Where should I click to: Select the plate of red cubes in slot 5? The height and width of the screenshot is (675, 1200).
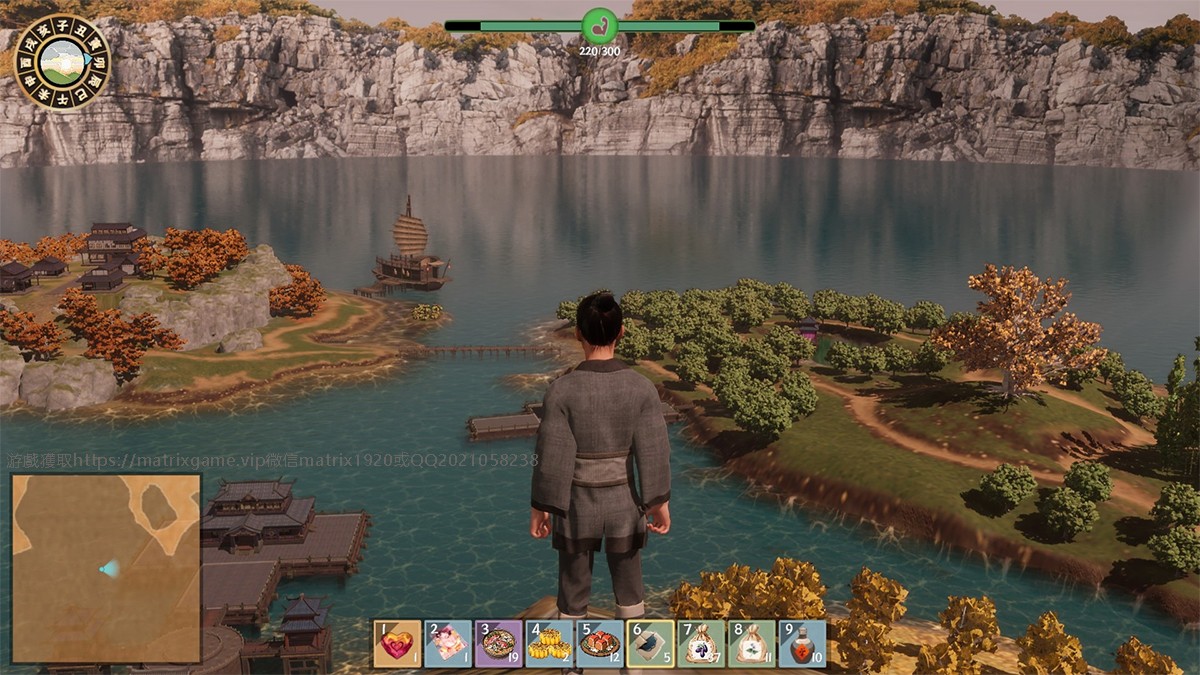pyautogui.click(x=600, y=644)
